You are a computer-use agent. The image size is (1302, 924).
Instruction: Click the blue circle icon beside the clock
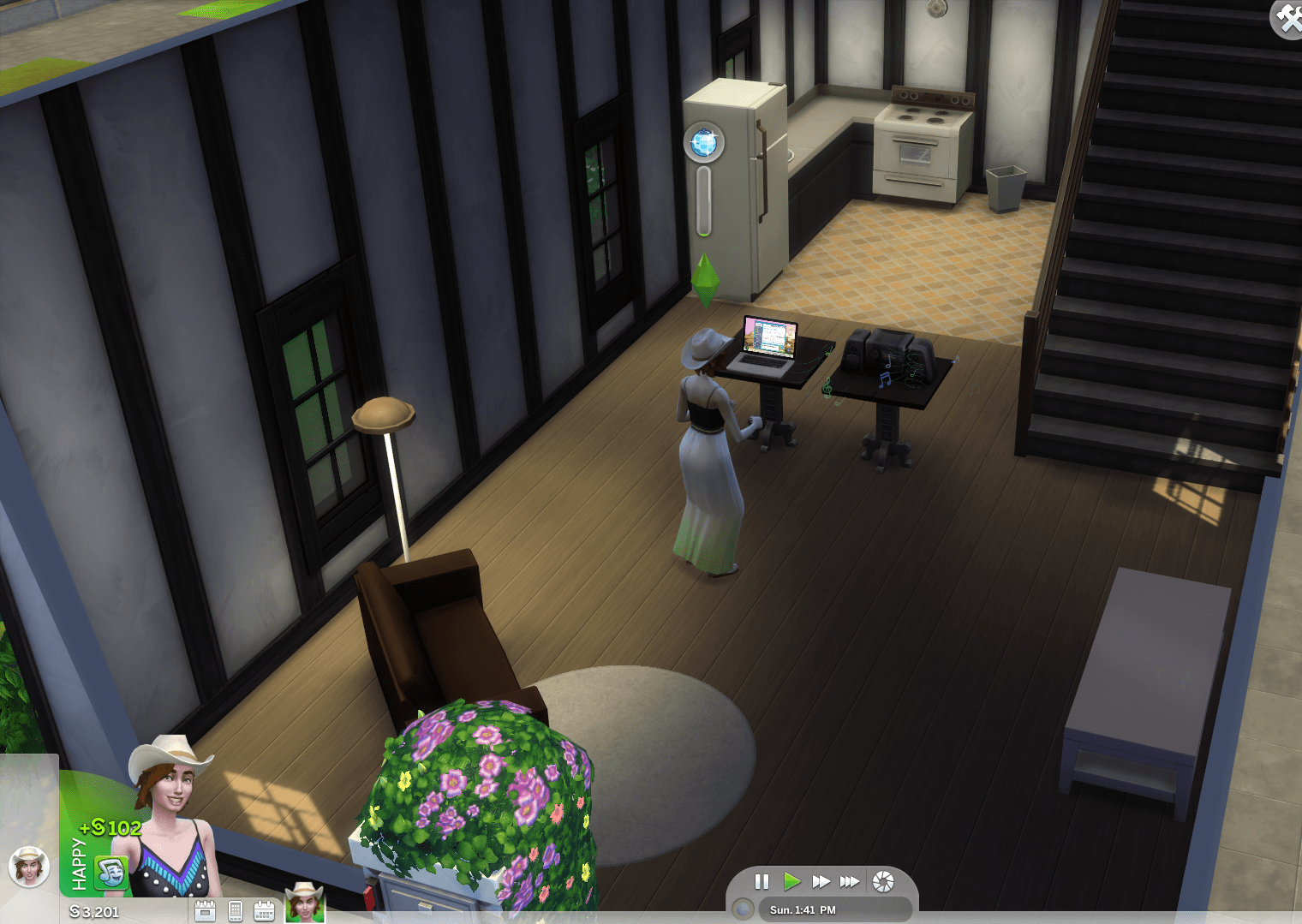(x=742, y=909)
